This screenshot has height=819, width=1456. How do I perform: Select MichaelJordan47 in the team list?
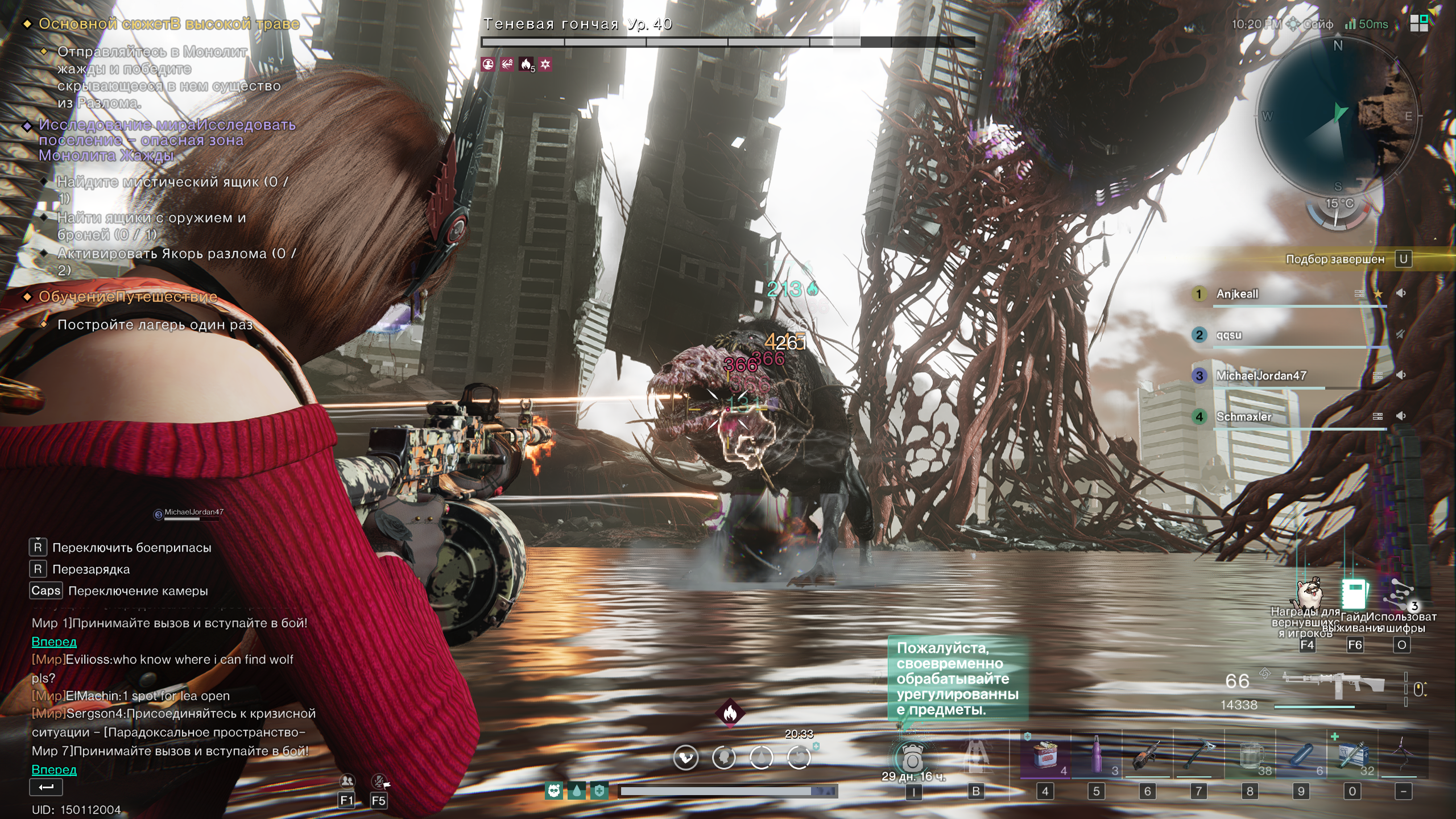1261,376
